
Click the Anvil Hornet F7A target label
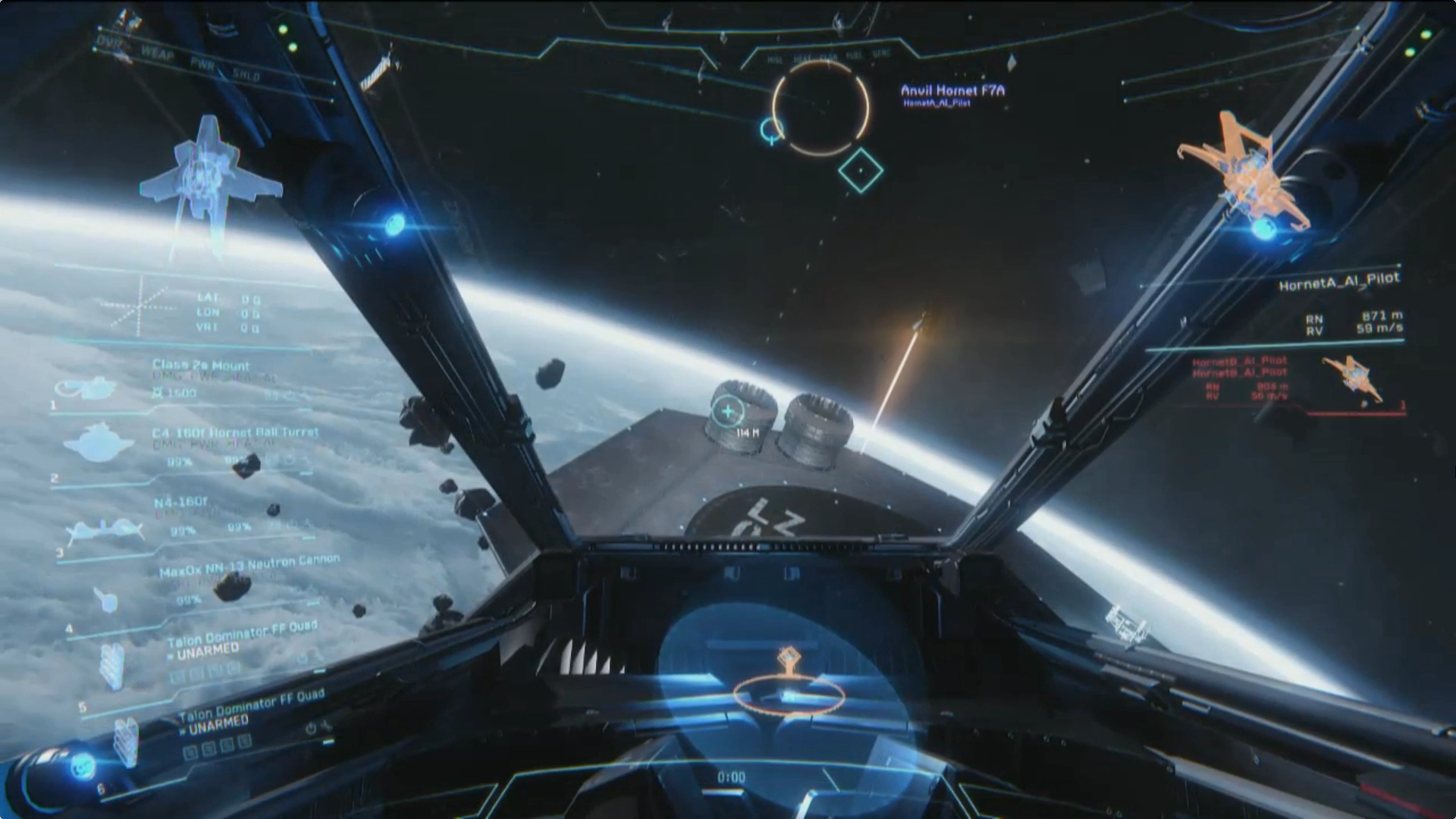952,91
